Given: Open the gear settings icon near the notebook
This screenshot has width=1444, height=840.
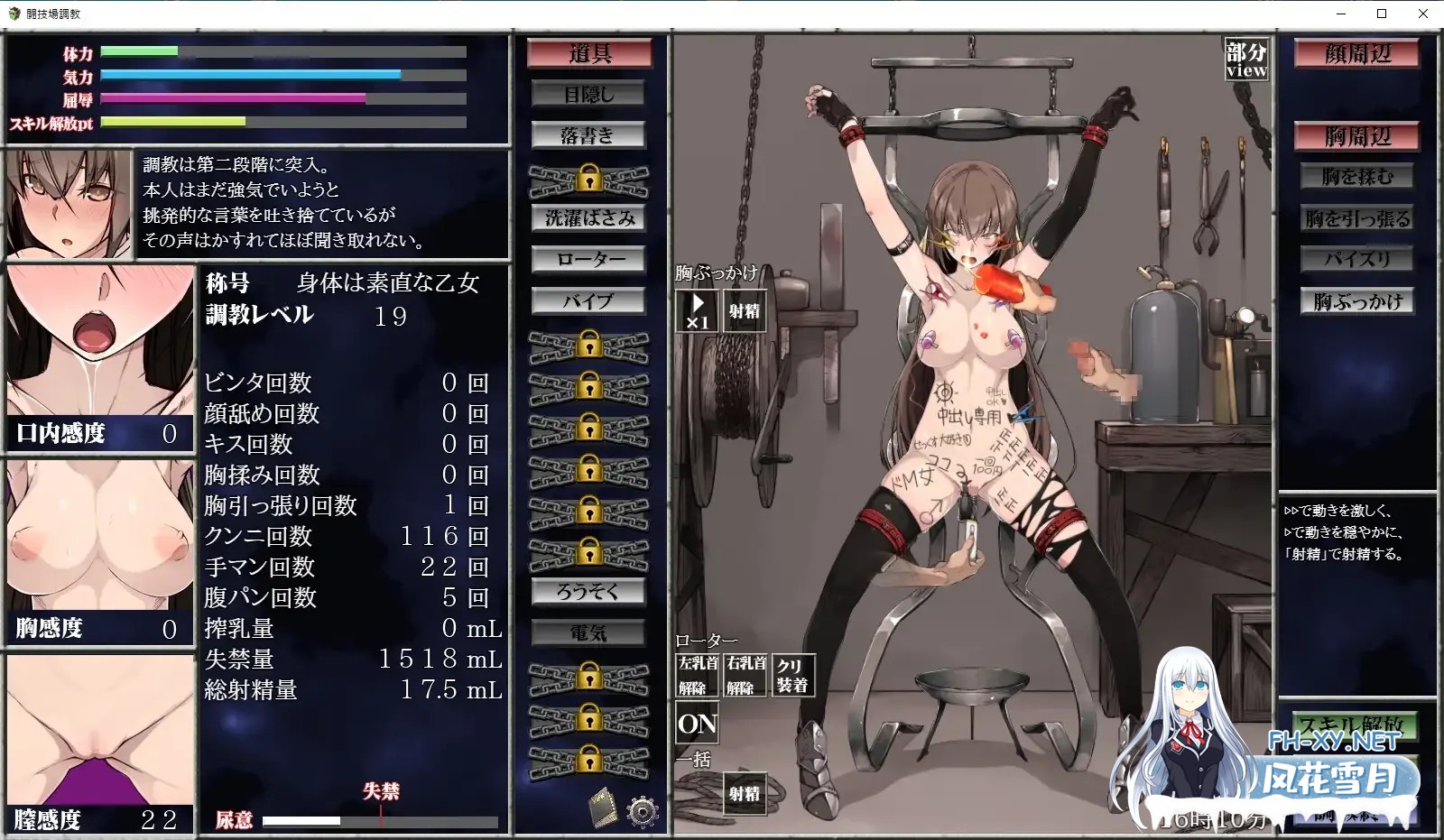Looking at the screenshot, I should pos(643,811).
